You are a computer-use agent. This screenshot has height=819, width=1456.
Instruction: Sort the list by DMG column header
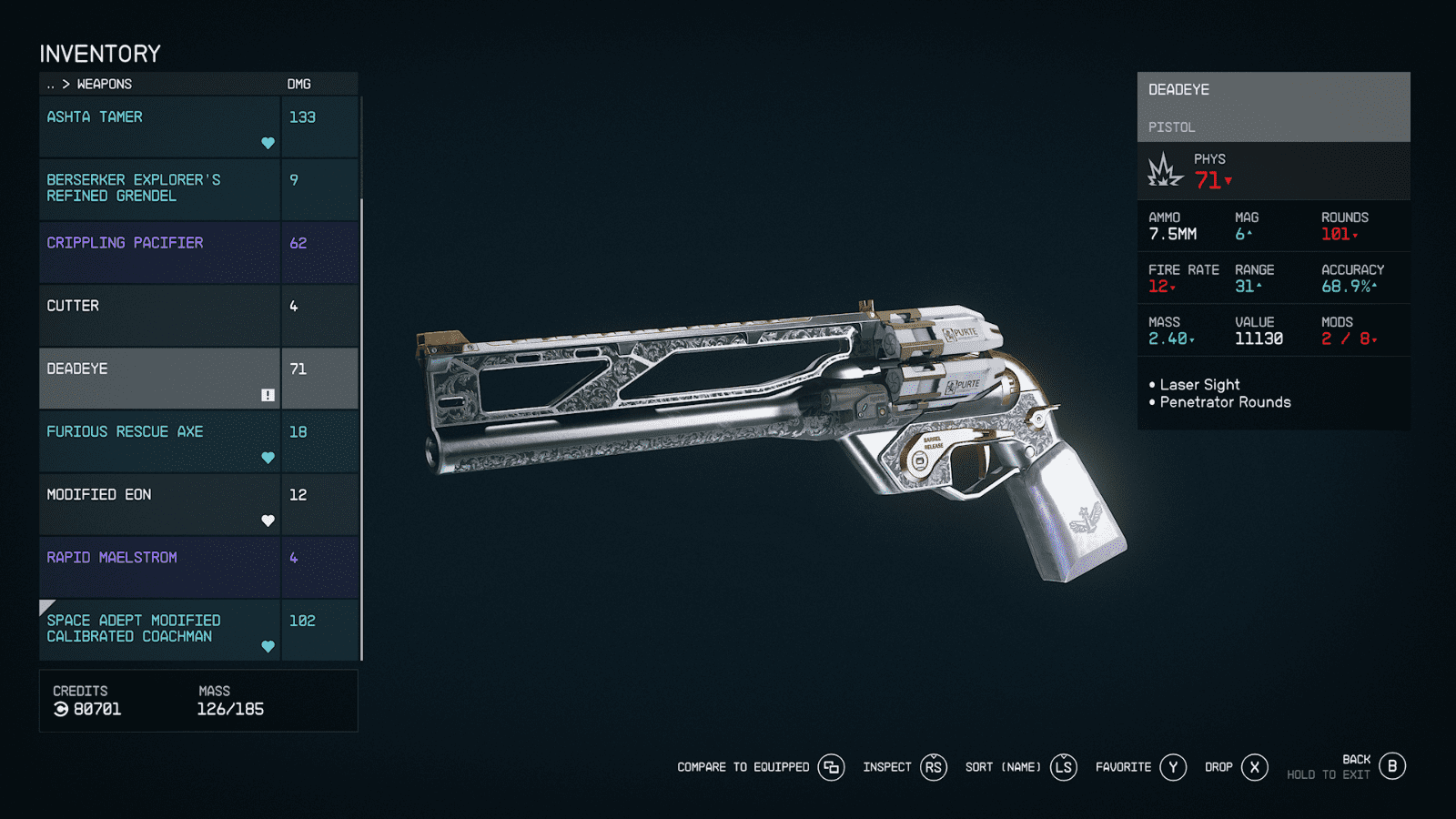coord(299,84)
